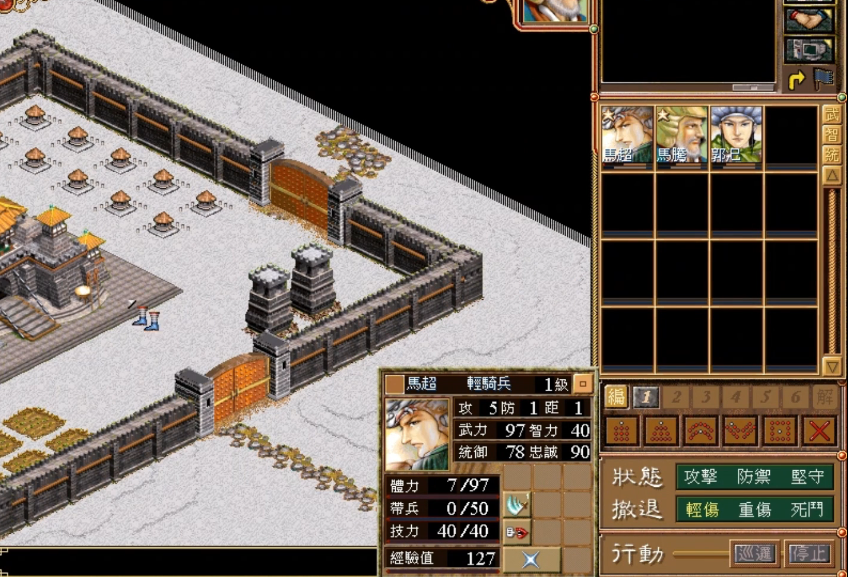
Task: Select squad group number 1
Action: (646, 397)
